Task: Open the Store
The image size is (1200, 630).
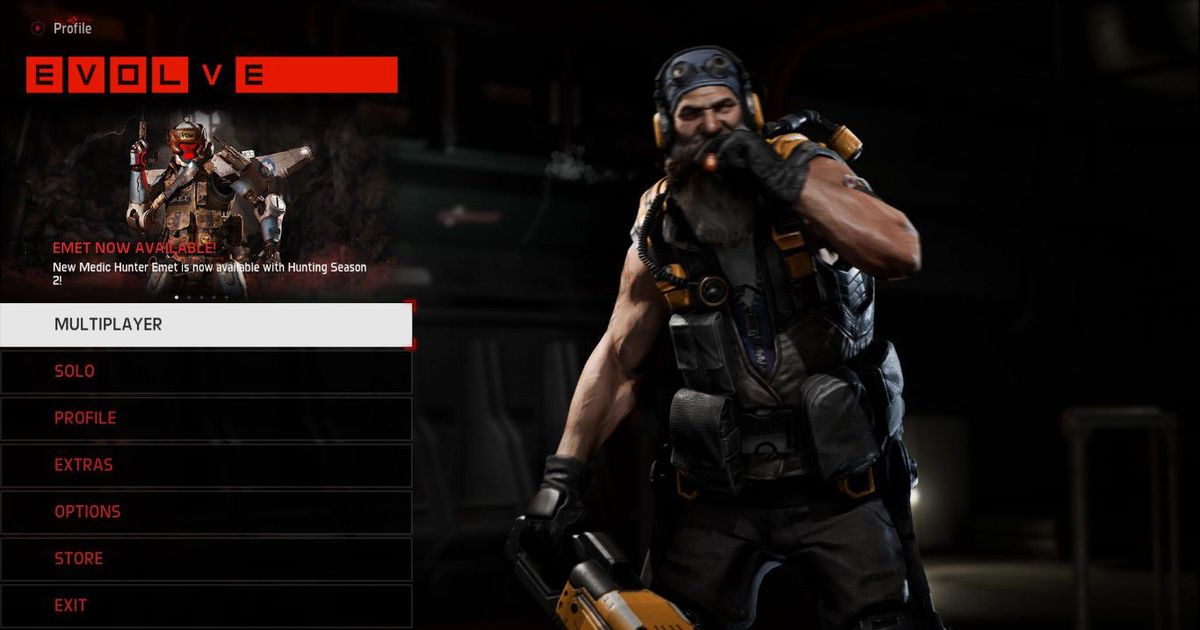Action: (x=205, y=559)
